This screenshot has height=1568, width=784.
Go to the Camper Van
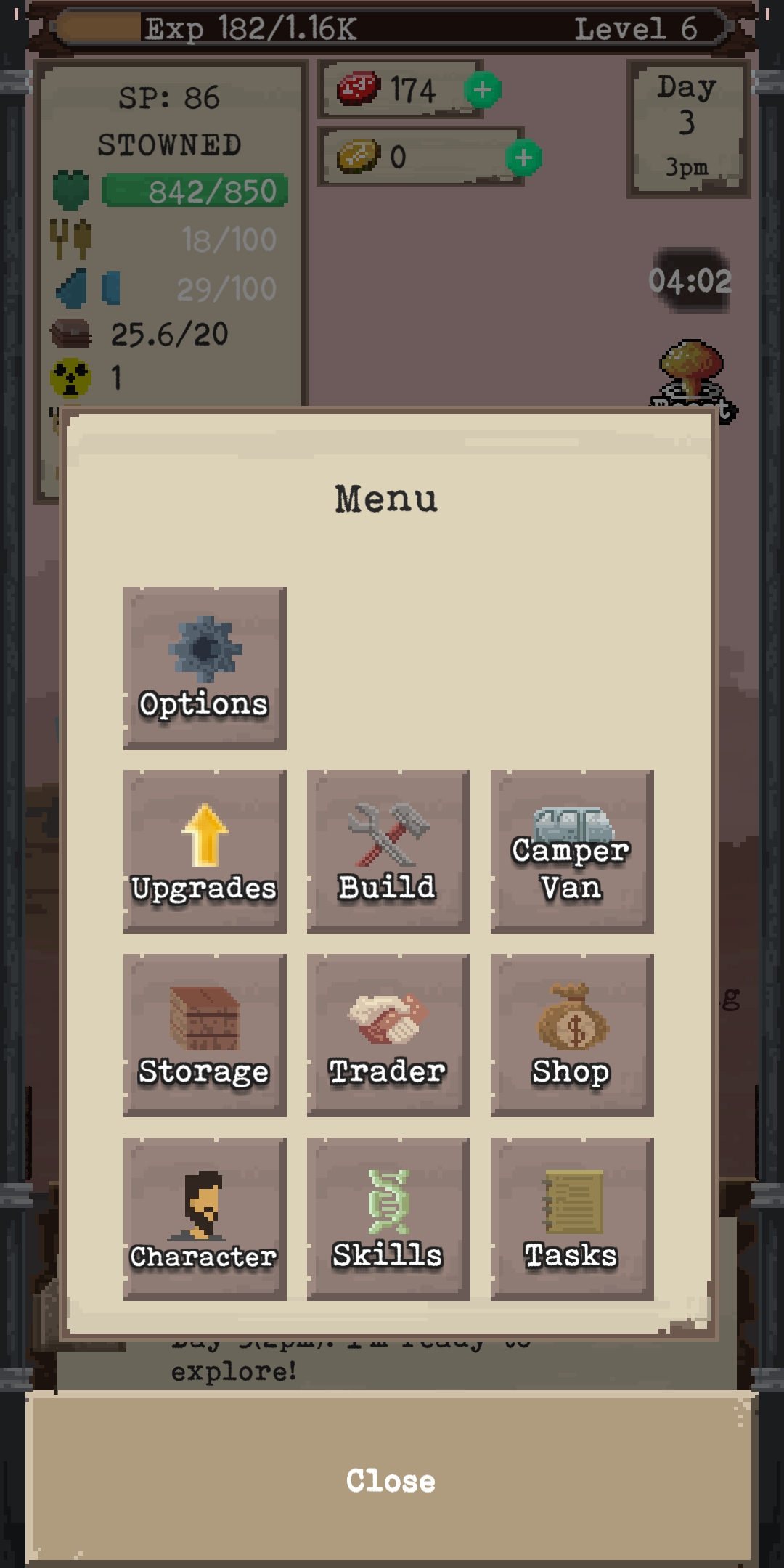[572, 852]
